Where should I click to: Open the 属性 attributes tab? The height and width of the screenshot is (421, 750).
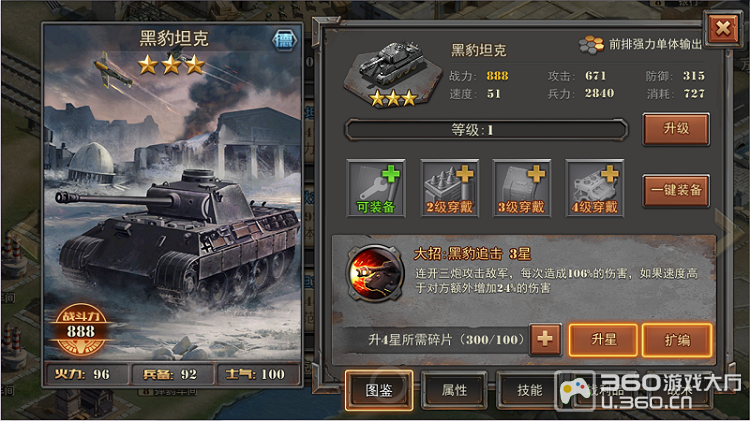coord(454,389)
